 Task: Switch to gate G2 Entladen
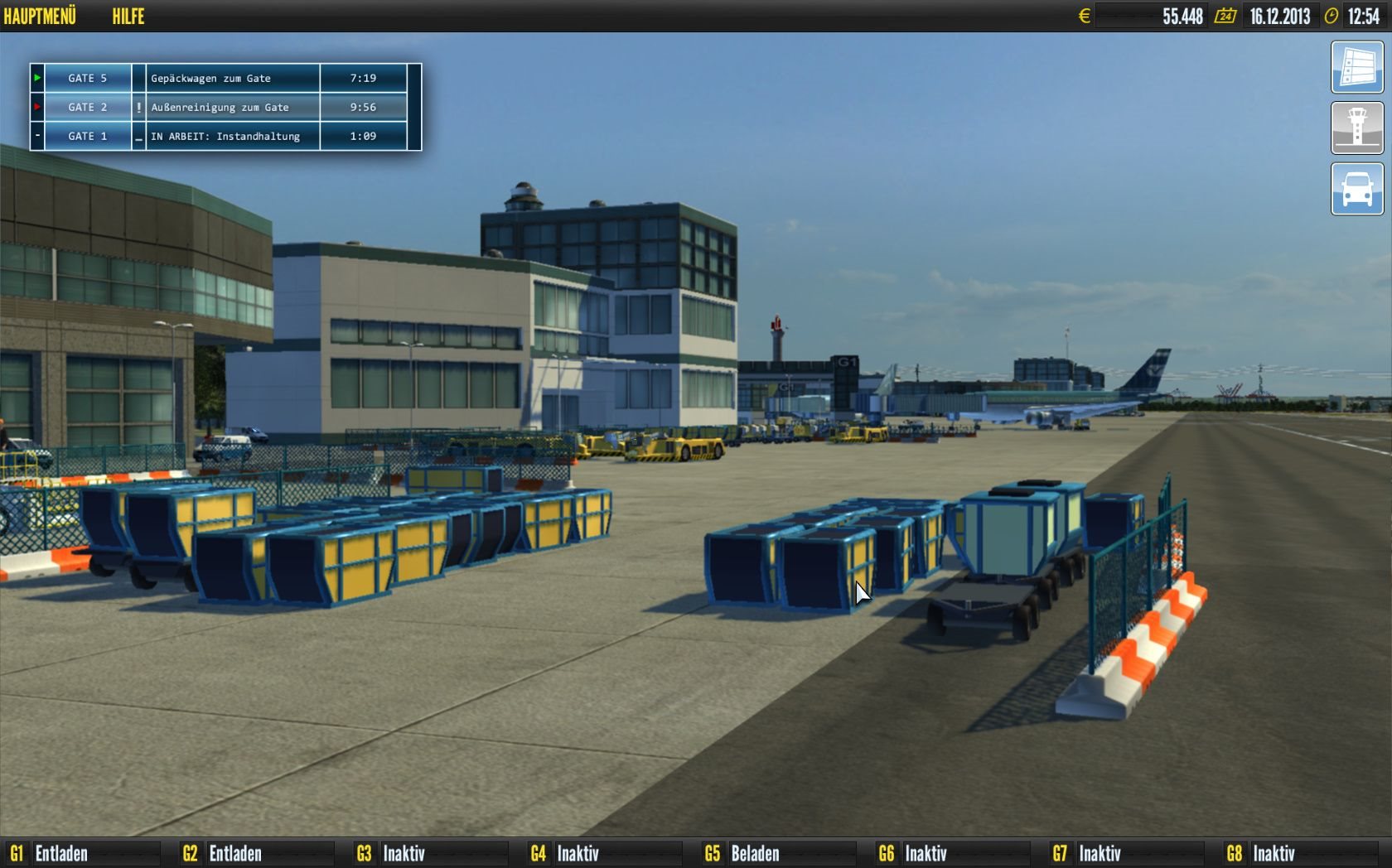click(223, 853)
